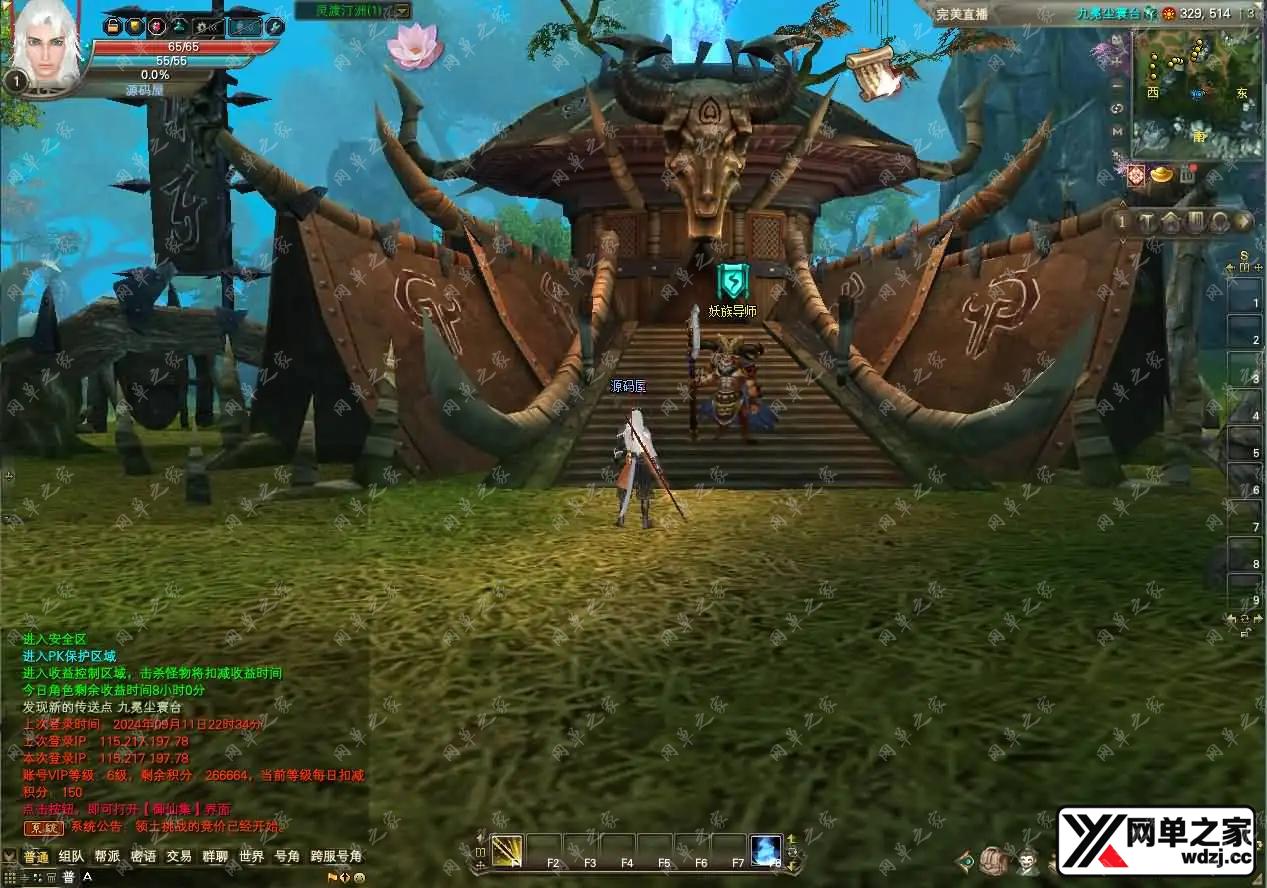
Task: Click the gold shield icon
Action: tap(134, 27)
